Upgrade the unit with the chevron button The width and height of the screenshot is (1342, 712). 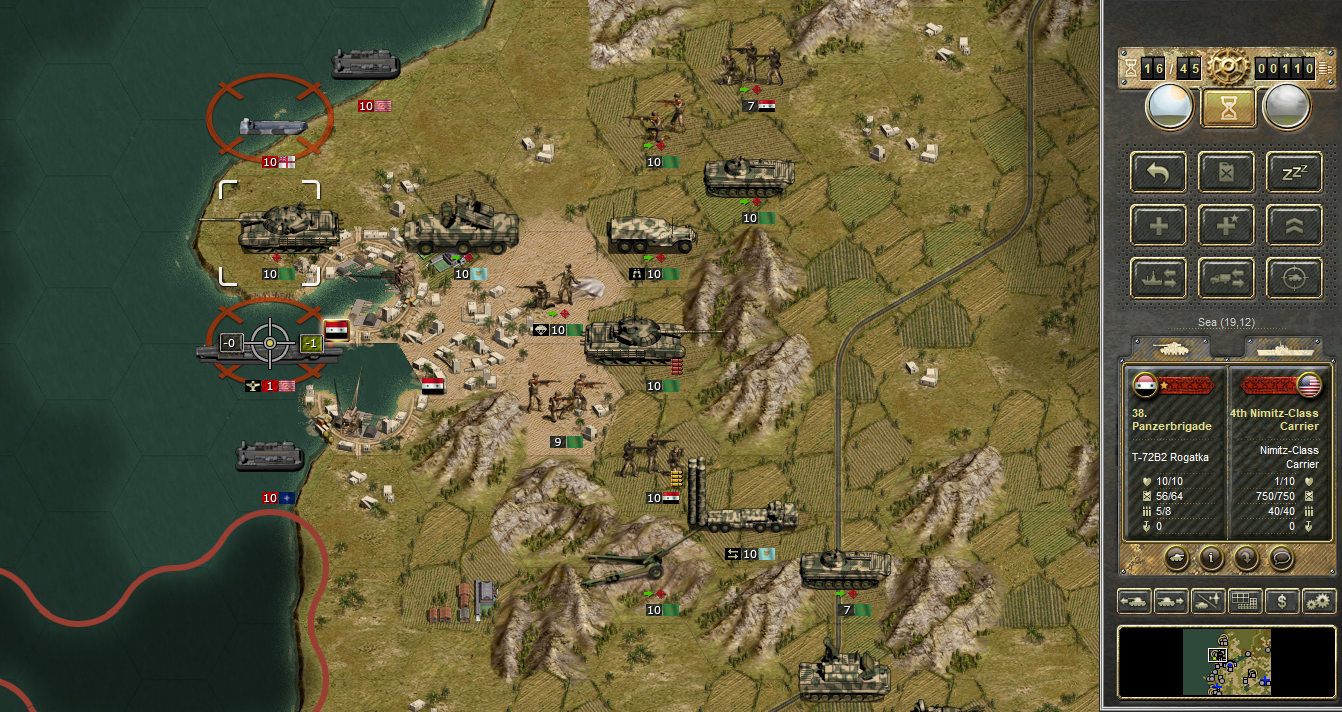pos(1294,225)
